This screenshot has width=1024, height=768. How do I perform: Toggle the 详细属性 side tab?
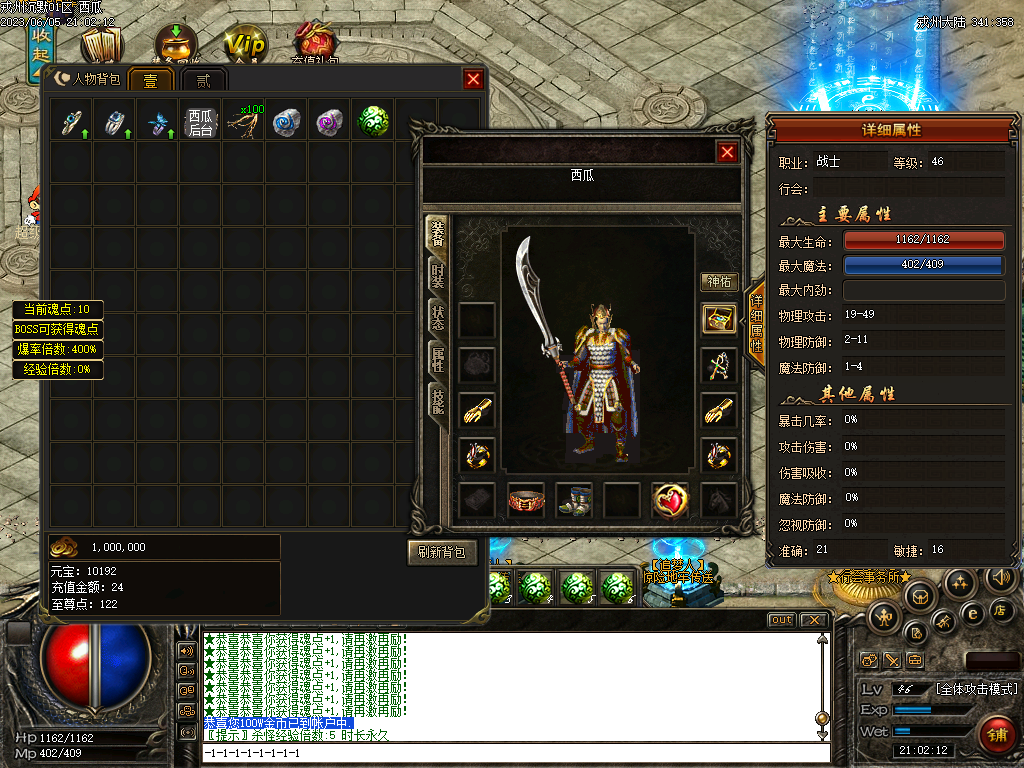click(756, 322)
